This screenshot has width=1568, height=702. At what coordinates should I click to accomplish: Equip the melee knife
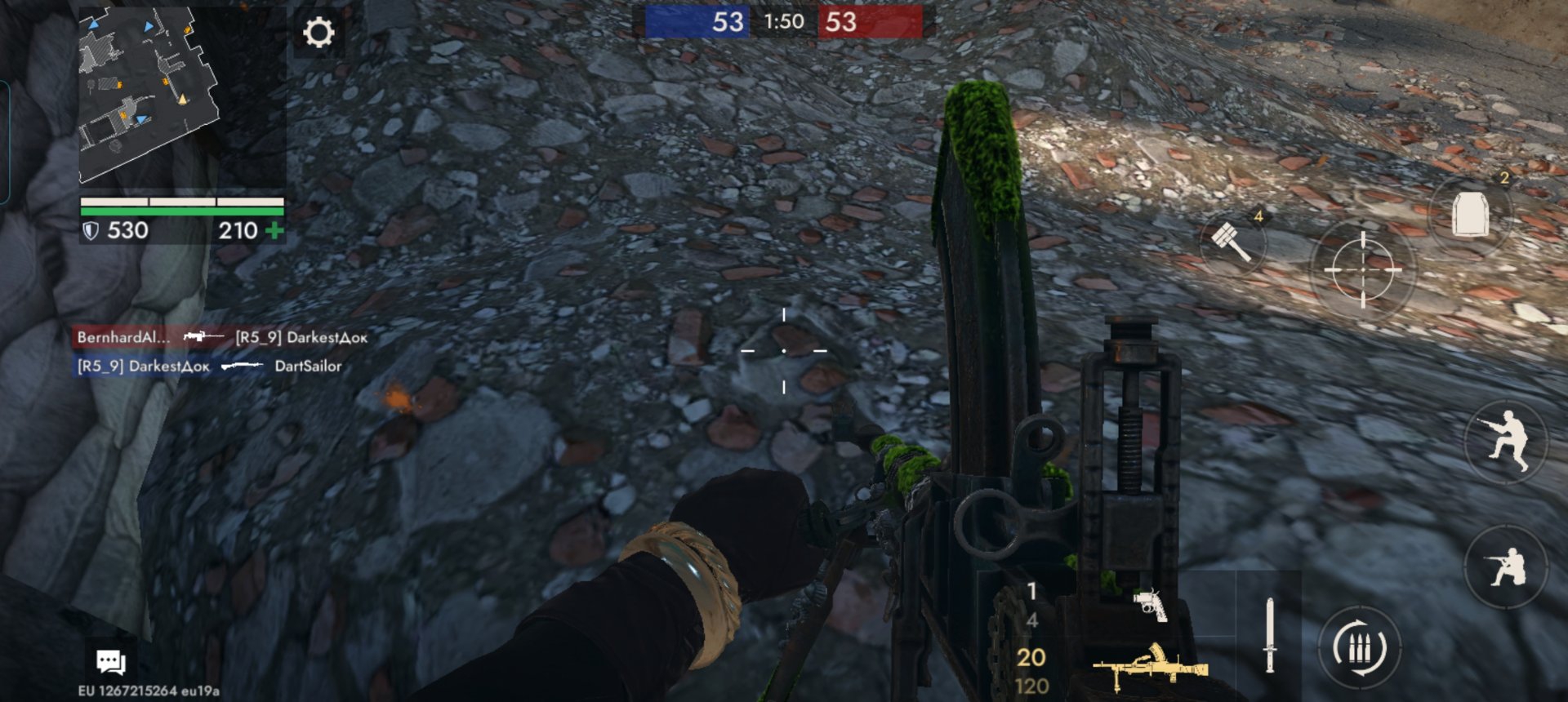pos(1269,635)
